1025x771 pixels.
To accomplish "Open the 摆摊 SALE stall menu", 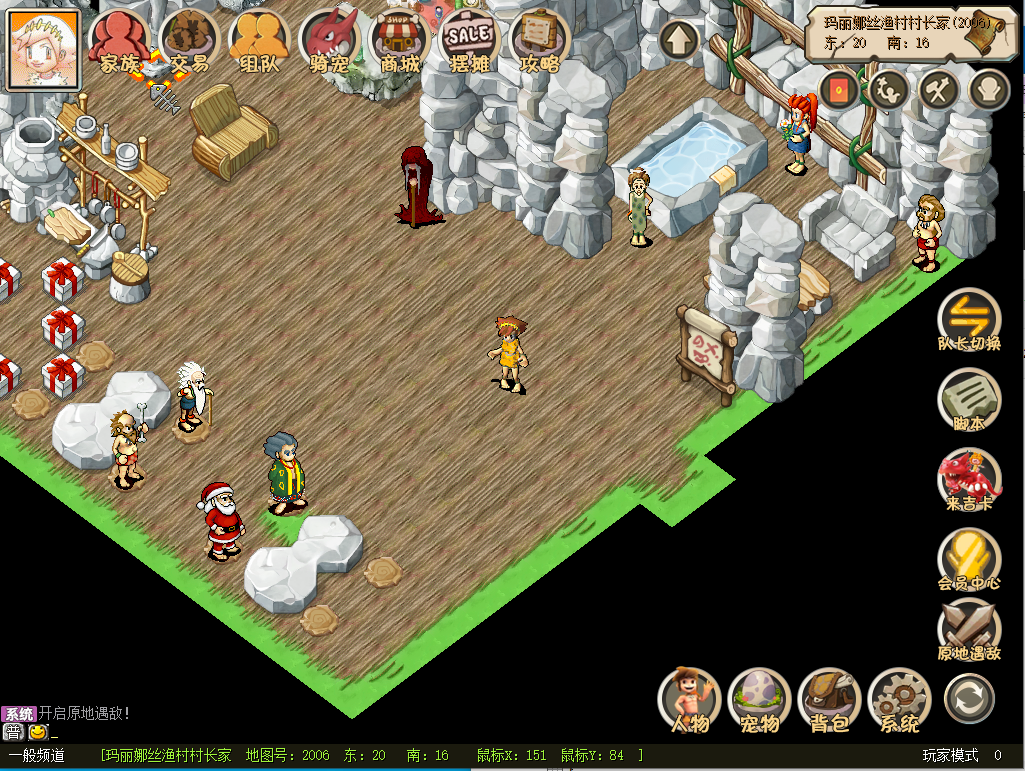I will click(469, 40).
